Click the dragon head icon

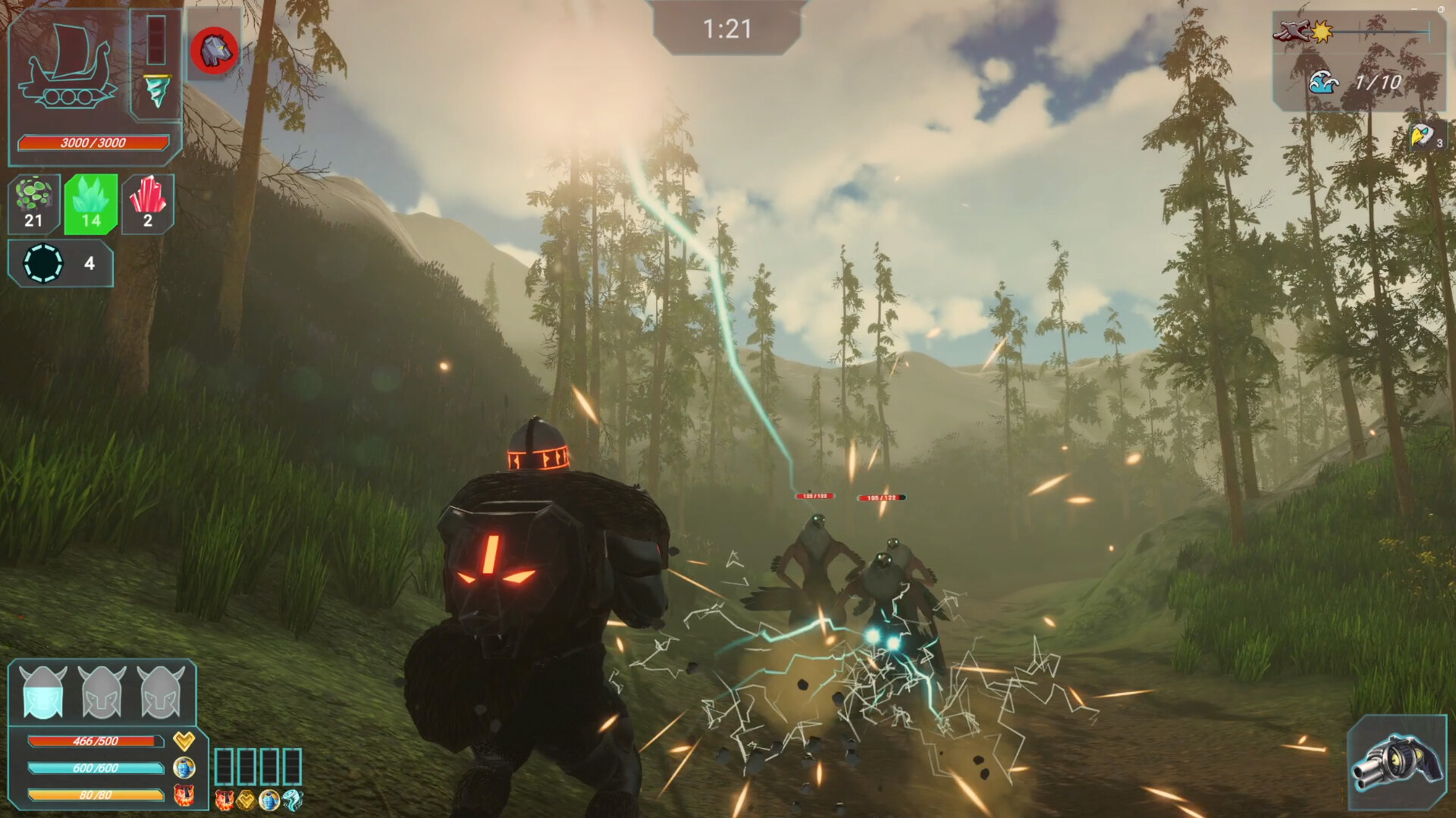pos(1291,31)
